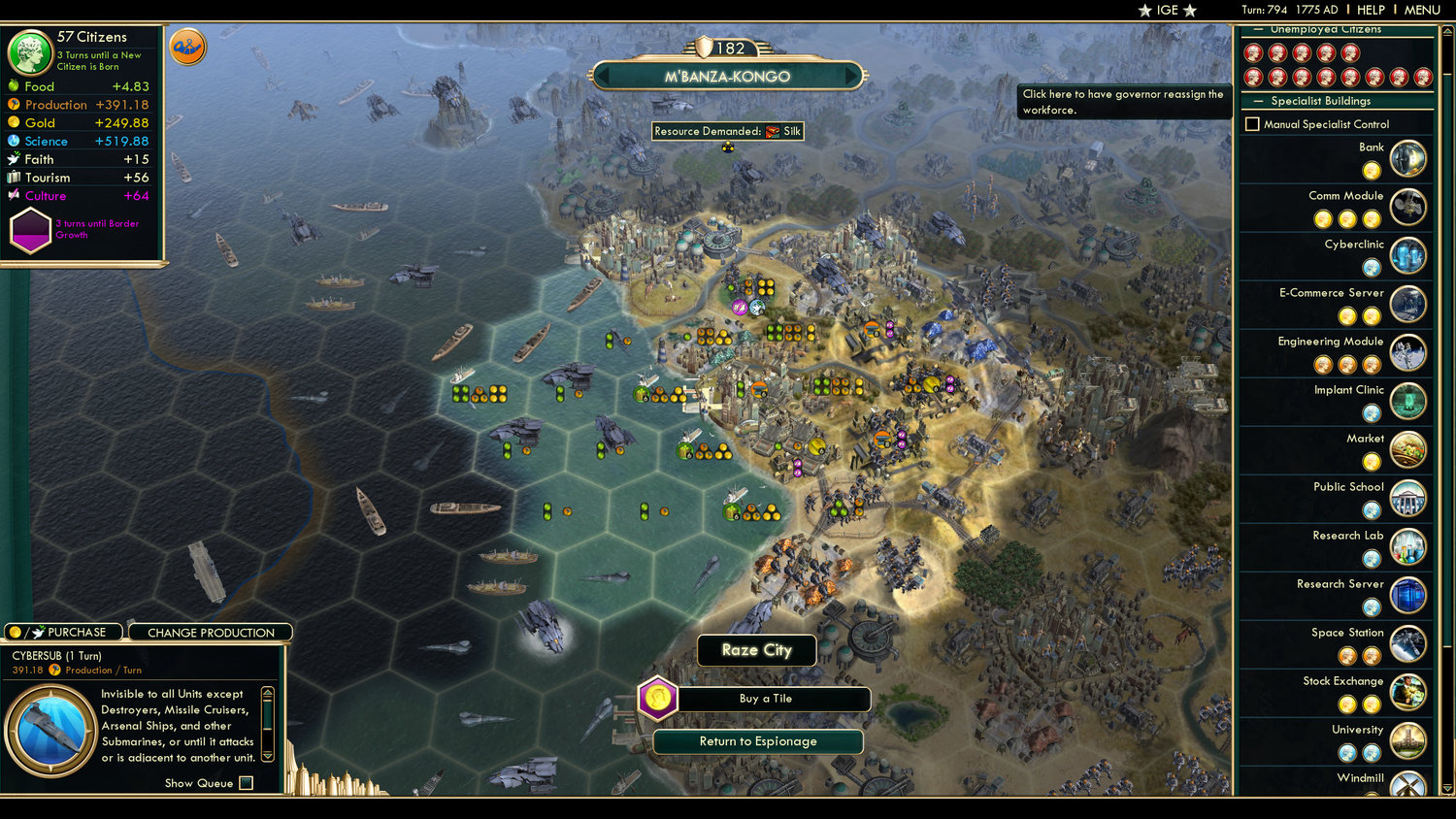This screenshot has width=1456, height=819.
Task: Toggle the Show Queue checkbox
Action: tap(247, 782)
